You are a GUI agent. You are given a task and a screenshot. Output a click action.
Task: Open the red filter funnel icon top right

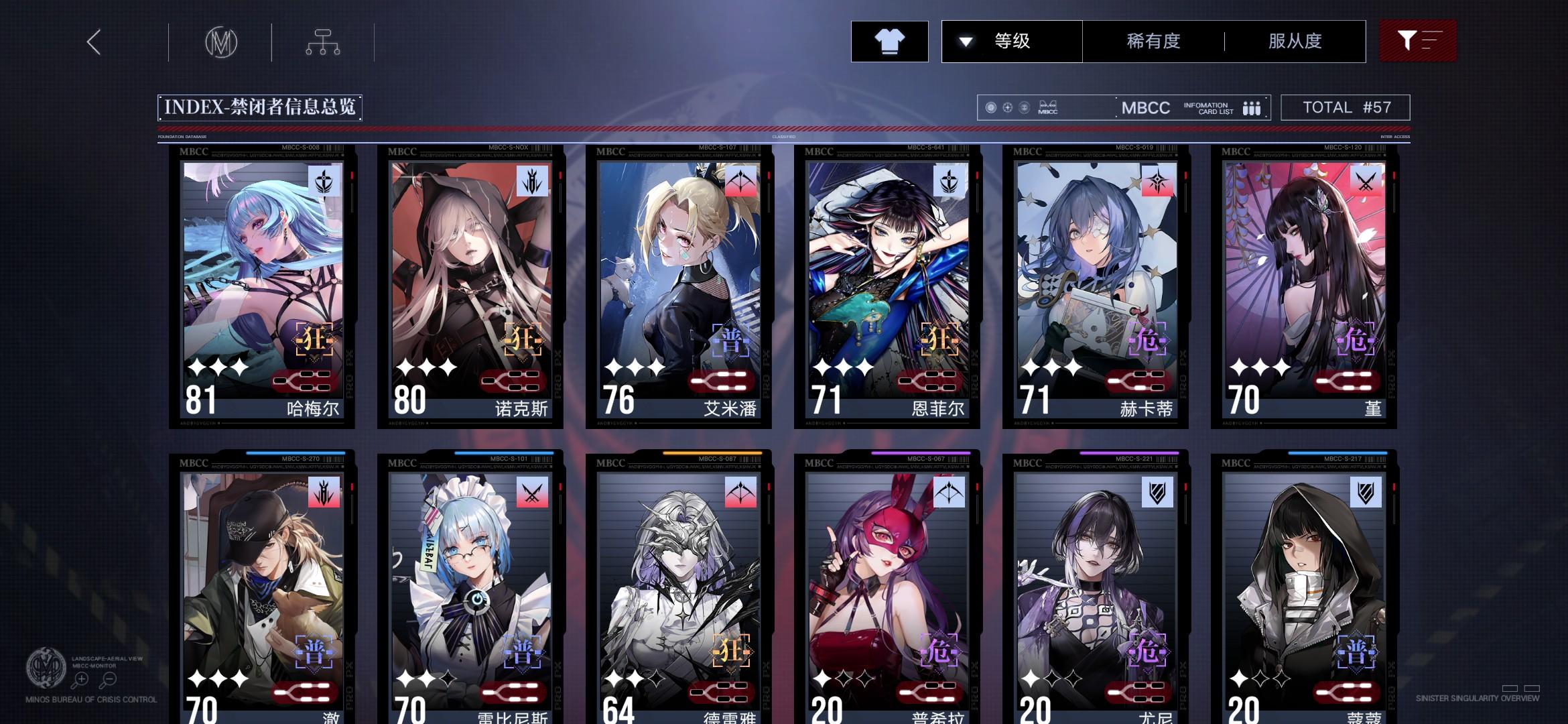pyautogui.click(x=1419, y=42)
